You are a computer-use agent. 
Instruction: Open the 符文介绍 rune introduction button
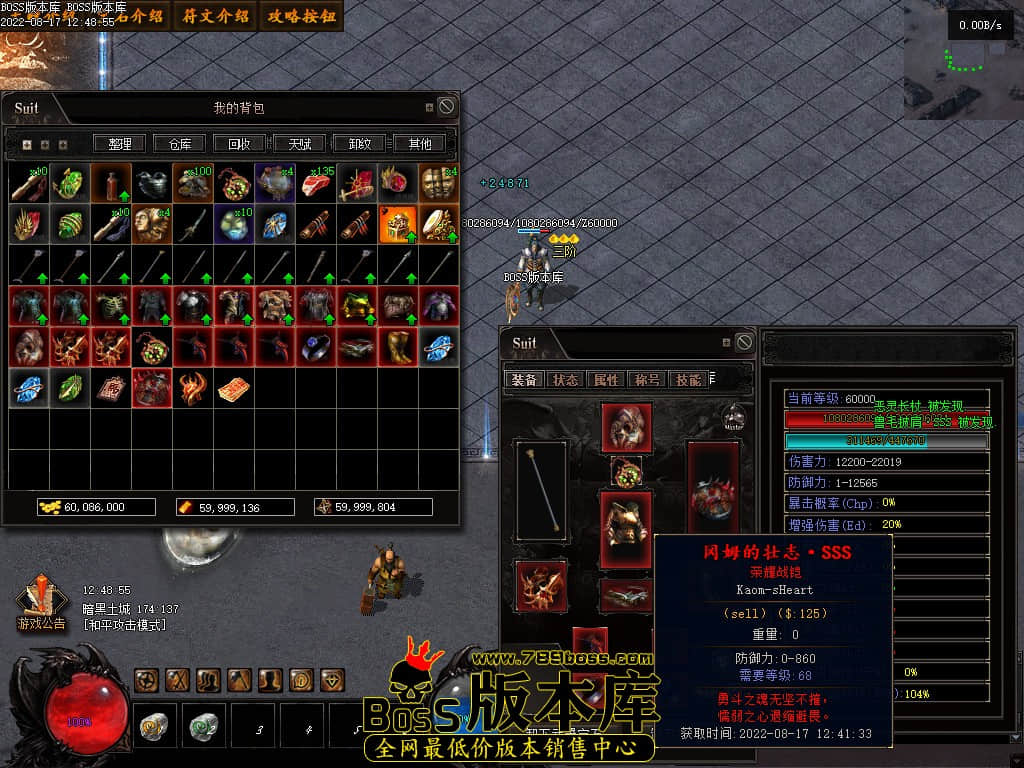coord(216,16)
